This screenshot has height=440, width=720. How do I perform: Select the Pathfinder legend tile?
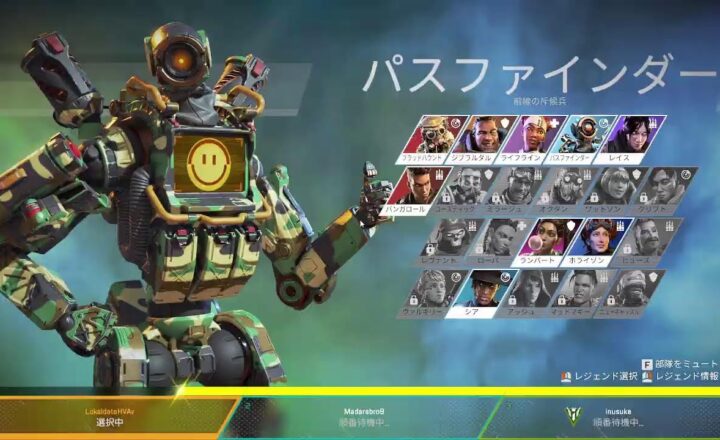tap(583, 138)
